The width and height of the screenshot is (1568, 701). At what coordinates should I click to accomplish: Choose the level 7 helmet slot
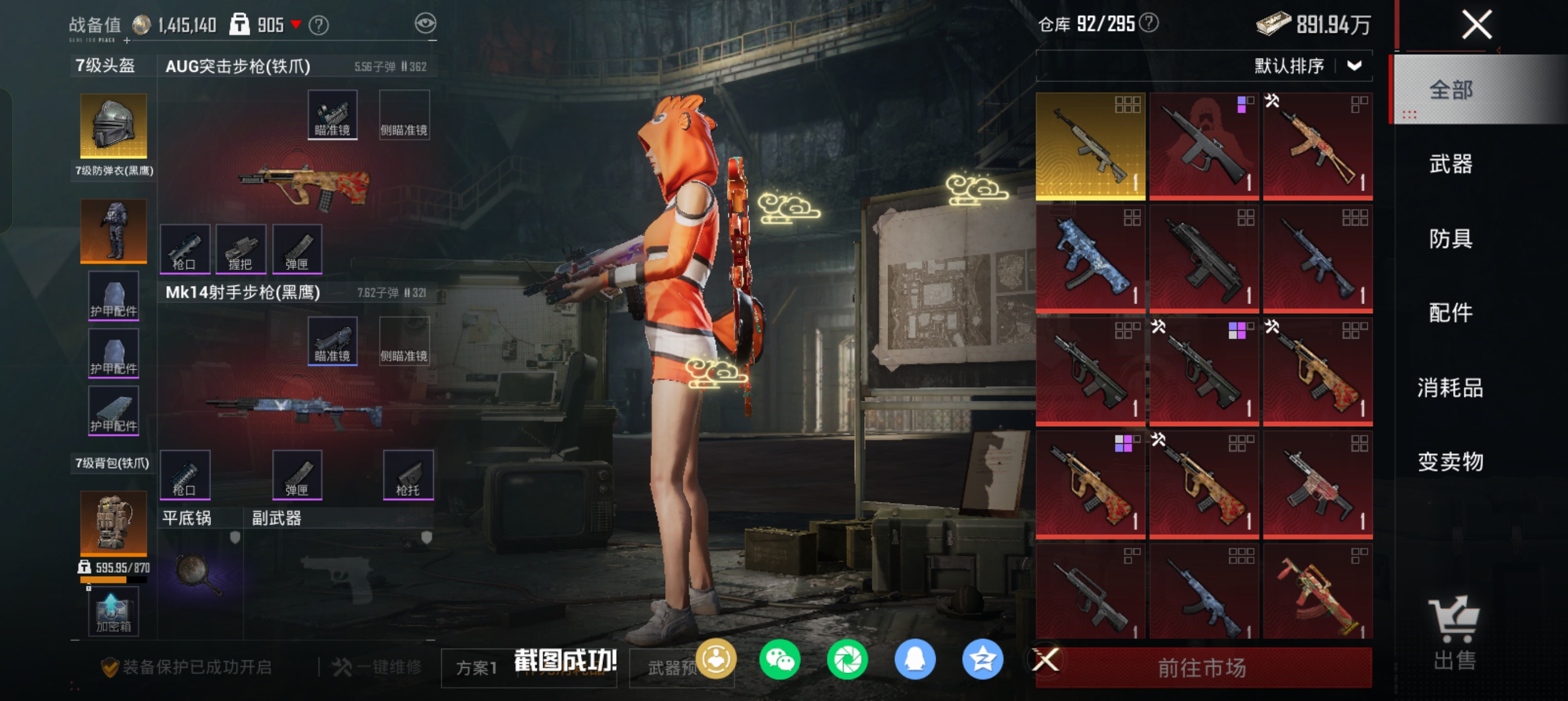(113, 126)
